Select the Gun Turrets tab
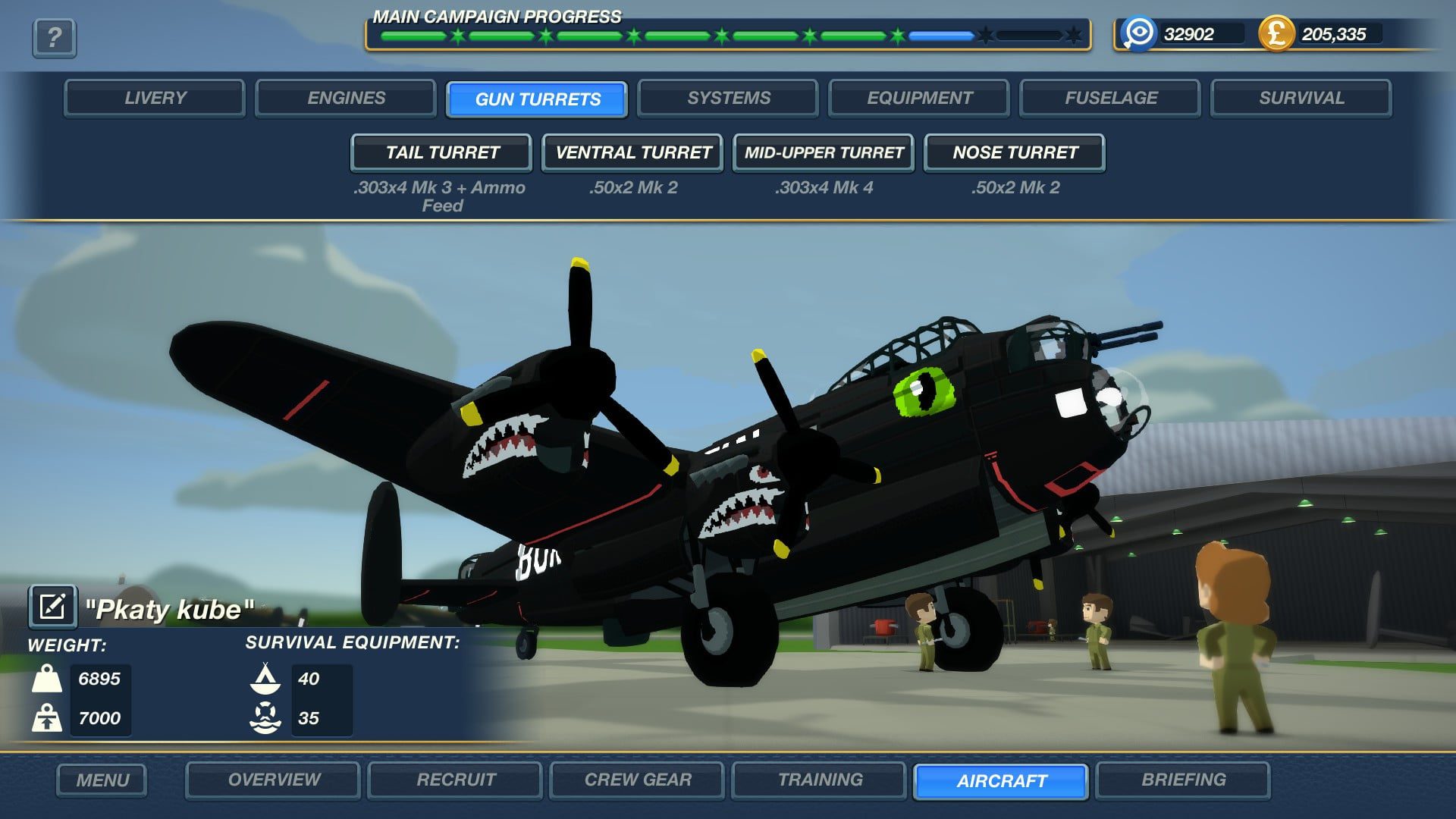 [537, 99]
